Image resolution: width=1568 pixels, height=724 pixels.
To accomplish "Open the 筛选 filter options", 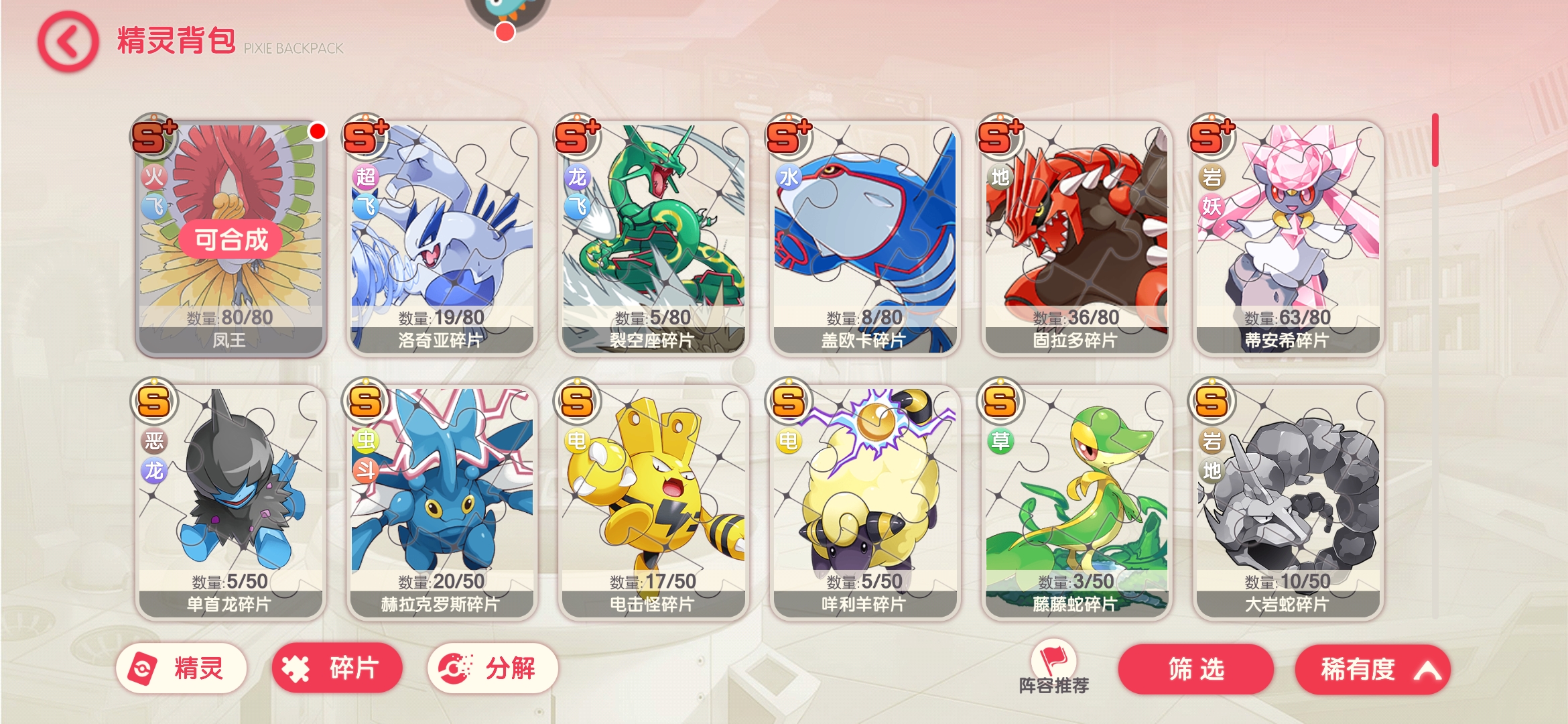I will coord(1195,669).
